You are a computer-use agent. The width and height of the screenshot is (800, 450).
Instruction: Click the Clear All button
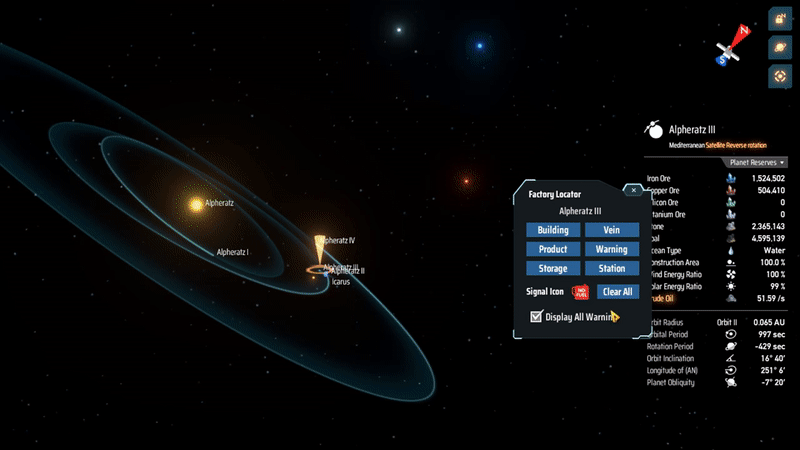pyautogui.click(x=618, y=292)
